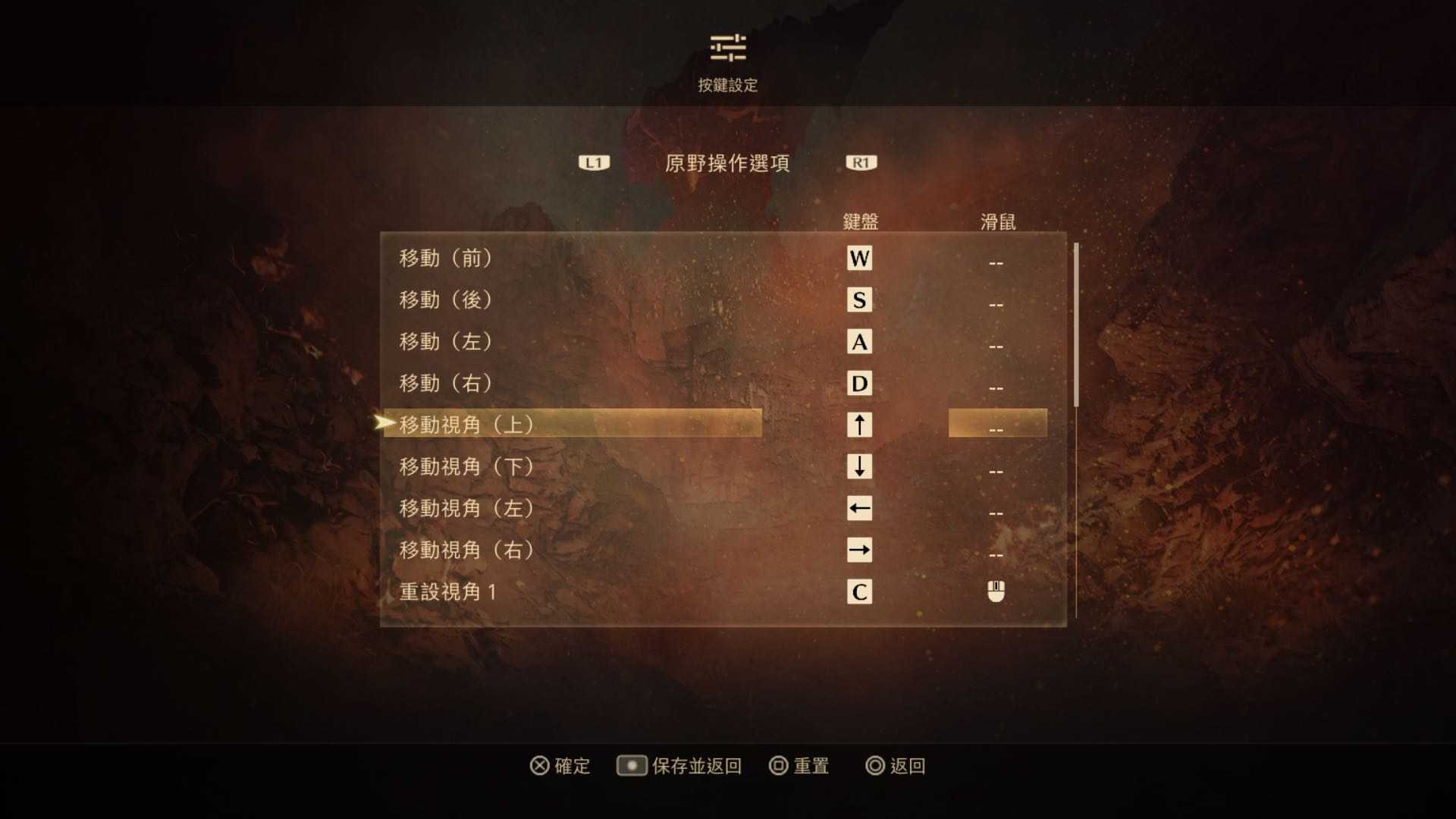The width and height of the screenshot is (1456, 819).
Task: Click the W key binding for 移動（前）
Action: (860, 259)
